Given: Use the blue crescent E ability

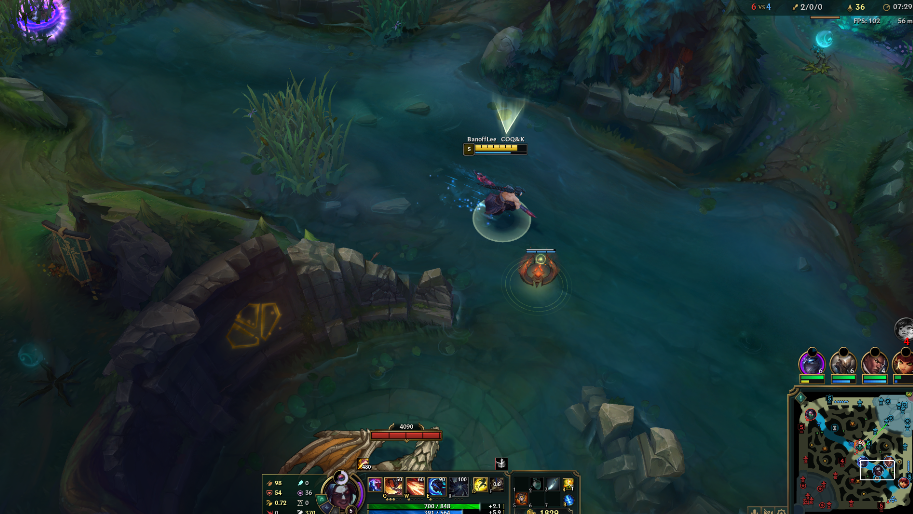Looking at the screenshot, I should (437, 486).
